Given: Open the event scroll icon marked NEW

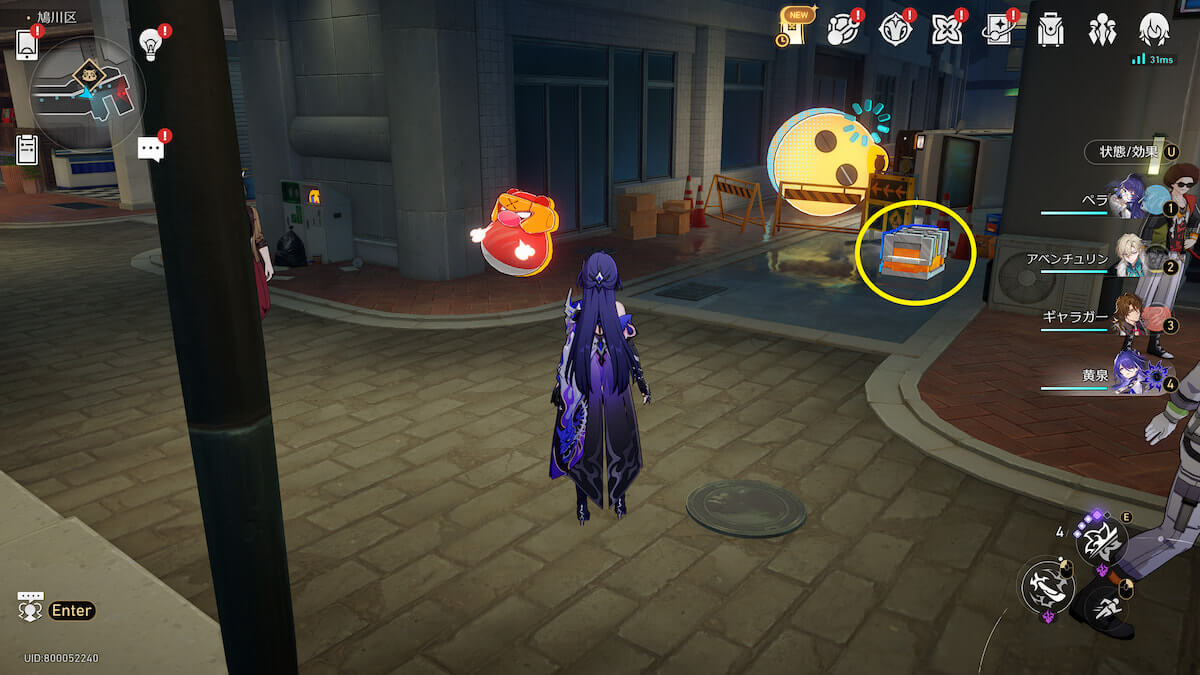Looking at the screenshot, I should click(x=794, y=30).
